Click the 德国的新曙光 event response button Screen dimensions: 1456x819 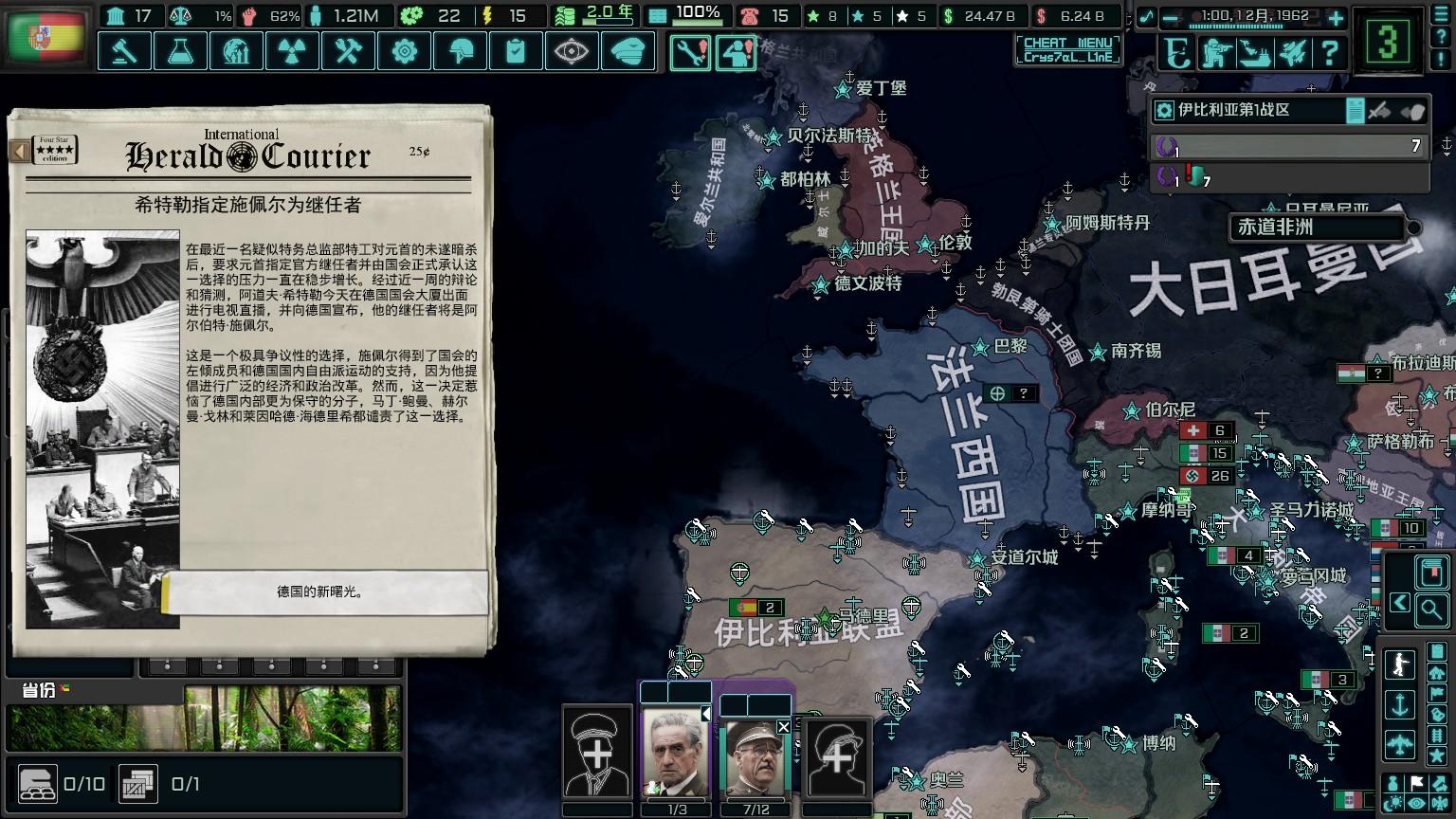[x=324, y=591]
